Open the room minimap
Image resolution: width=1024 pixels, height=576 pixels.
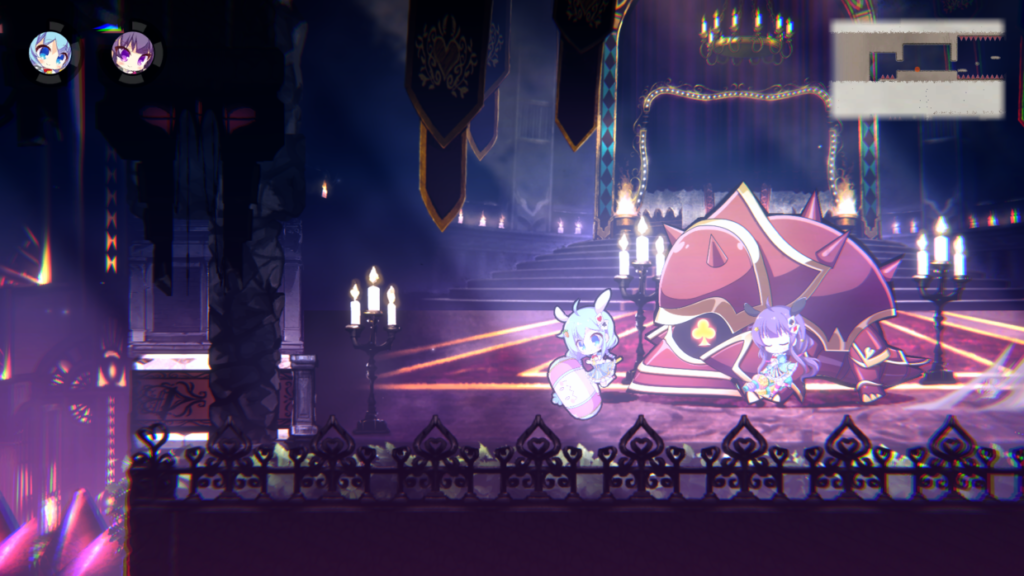pos(917,68)
